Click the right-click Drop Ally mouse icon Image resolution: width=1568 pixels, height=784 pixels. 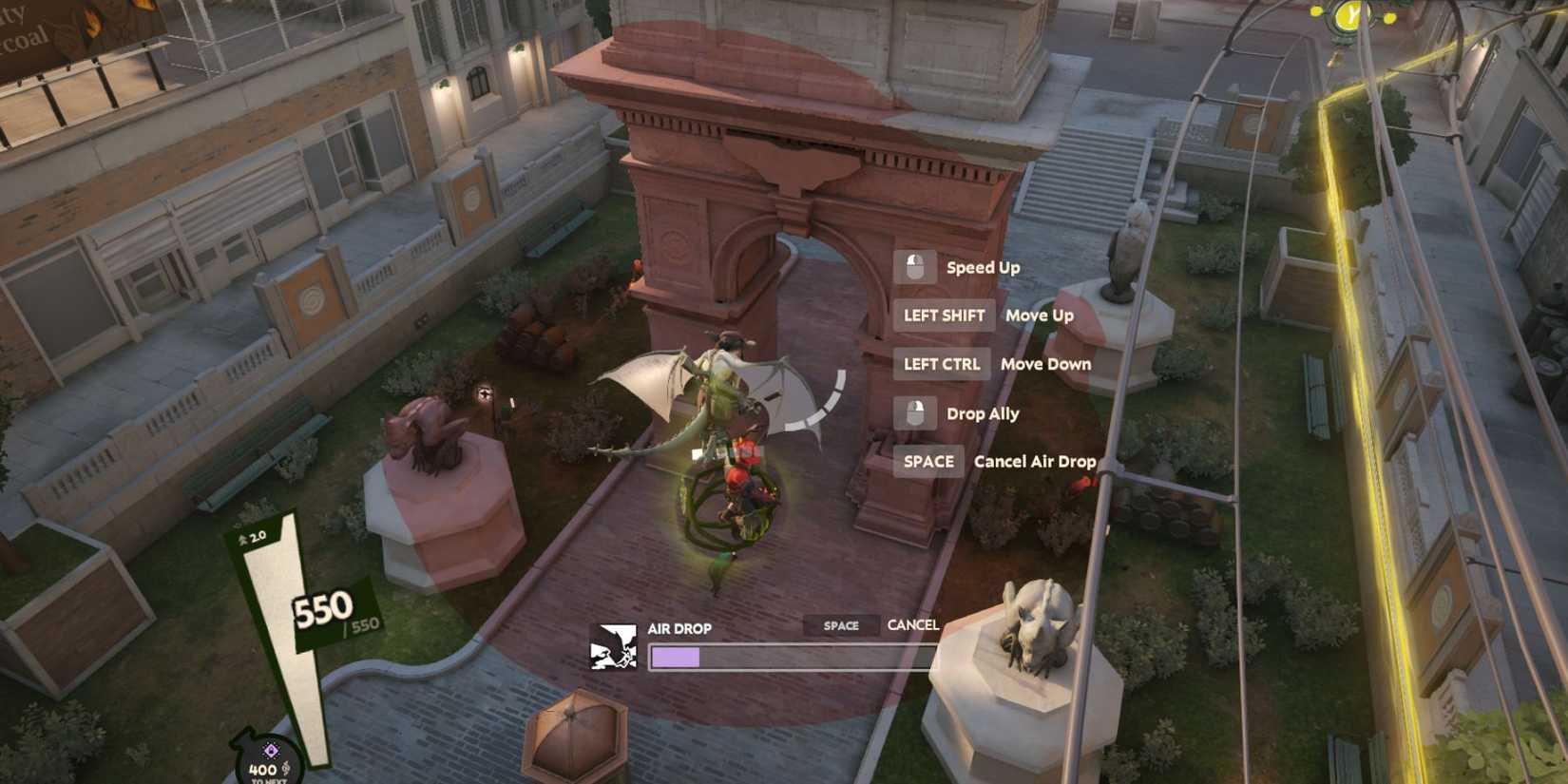tap(915, 412)
